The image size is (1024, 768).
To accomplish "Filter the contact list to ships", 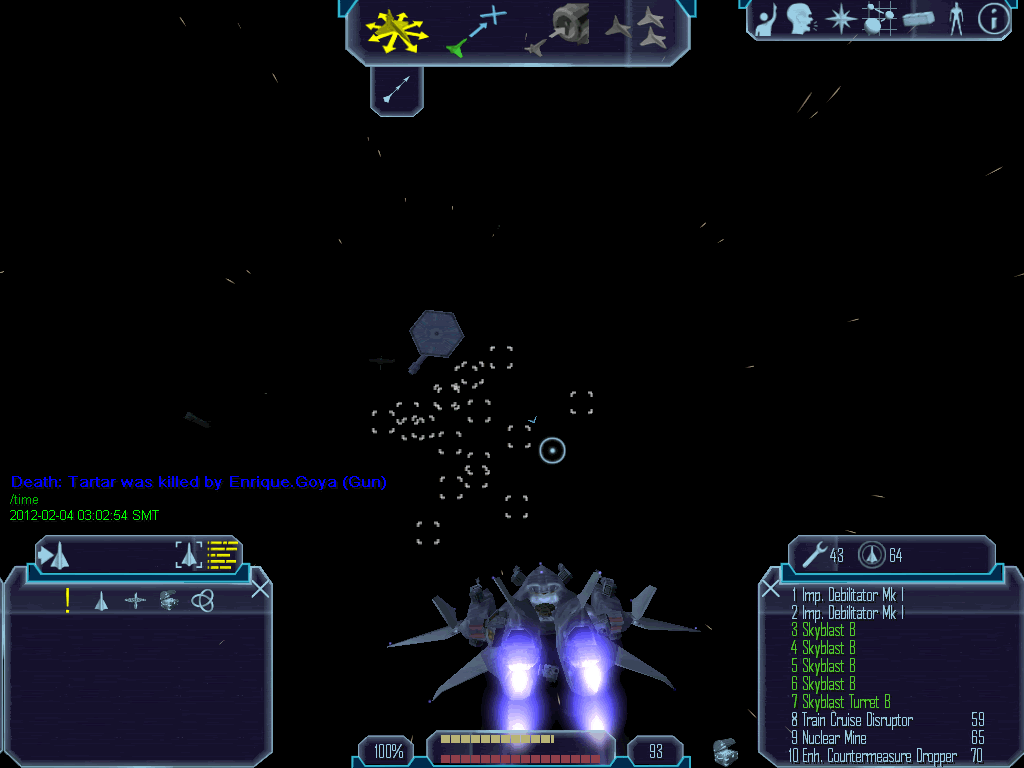I will click(101, 600).
